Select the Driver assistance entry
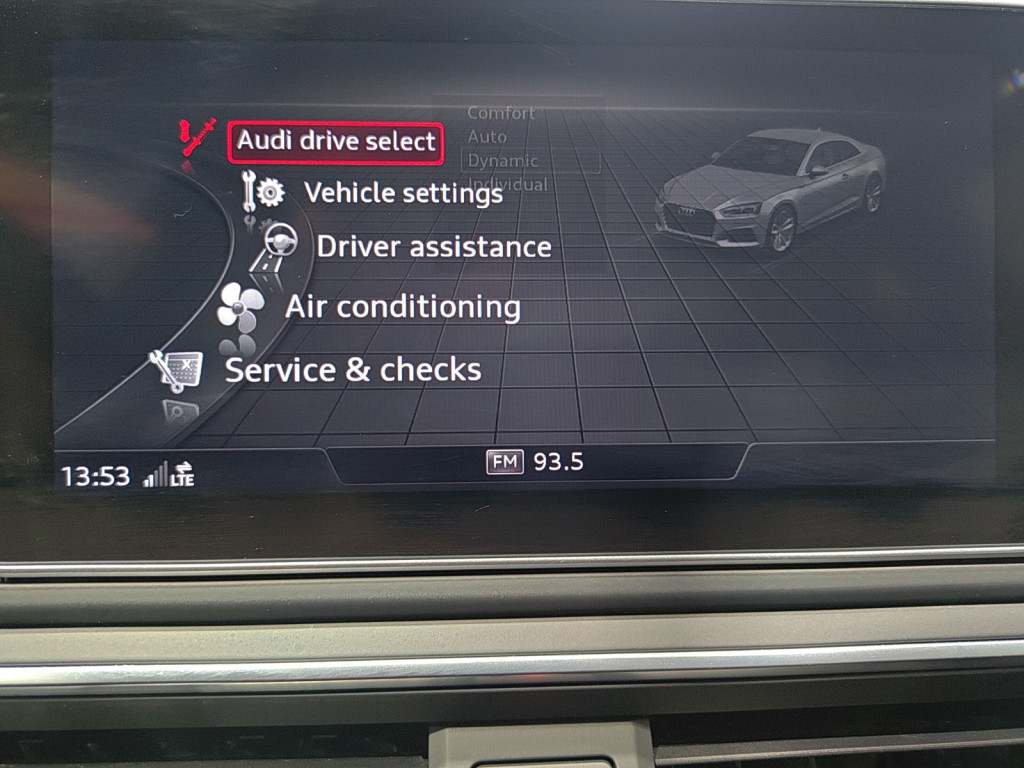The image size is (1024, 768). click(x=433, y=246)
